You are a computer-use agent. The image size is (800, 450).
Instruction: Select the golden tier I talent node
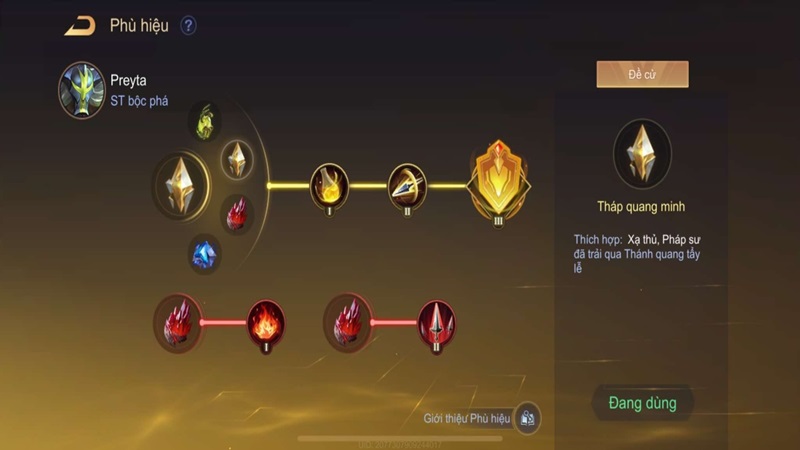[330, 184]
